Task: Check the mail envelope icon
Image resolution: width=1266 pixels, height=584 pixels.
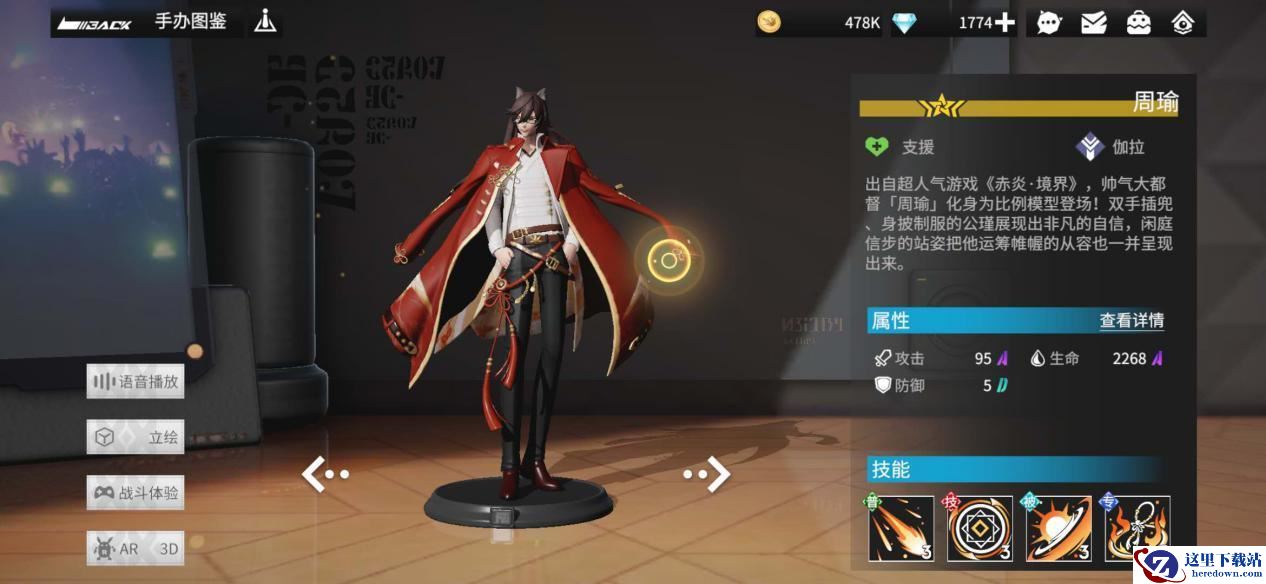Action: point(1094,23)
